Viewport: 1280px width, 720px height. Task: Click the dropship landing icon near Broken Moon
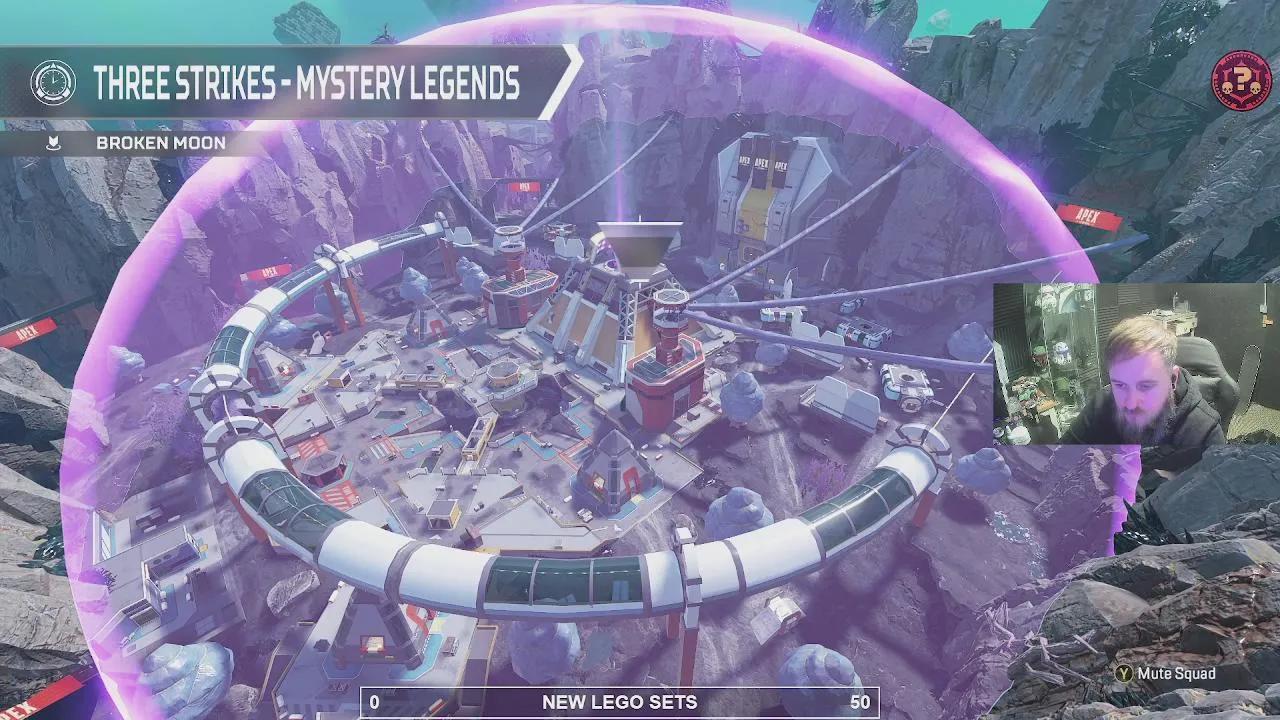pos(52,143)
